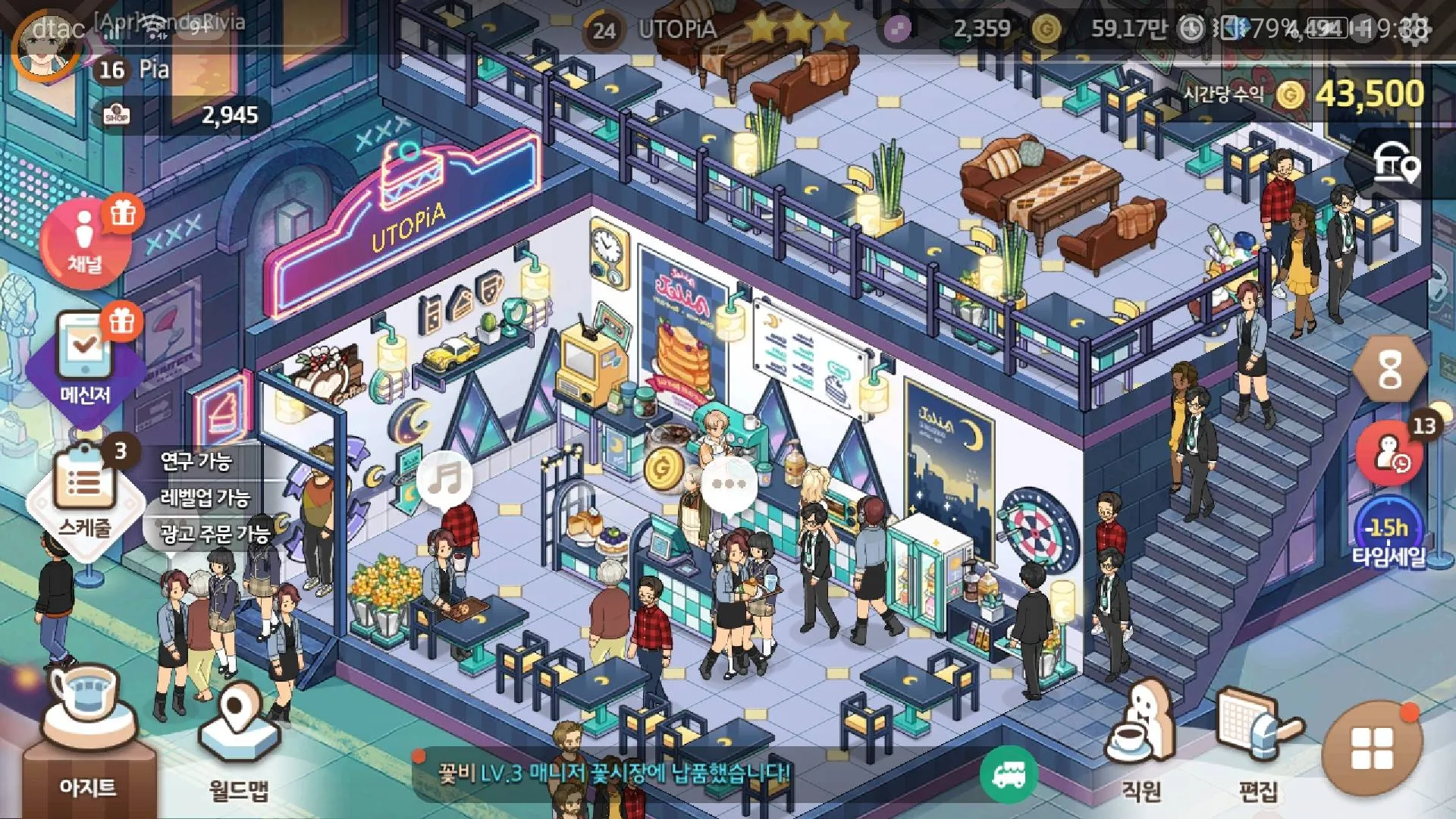Viewport: 1456px width, 819px height.
Task: Open settings with the gear icon
Action: pyautogui.click(x=1415, y=29)
